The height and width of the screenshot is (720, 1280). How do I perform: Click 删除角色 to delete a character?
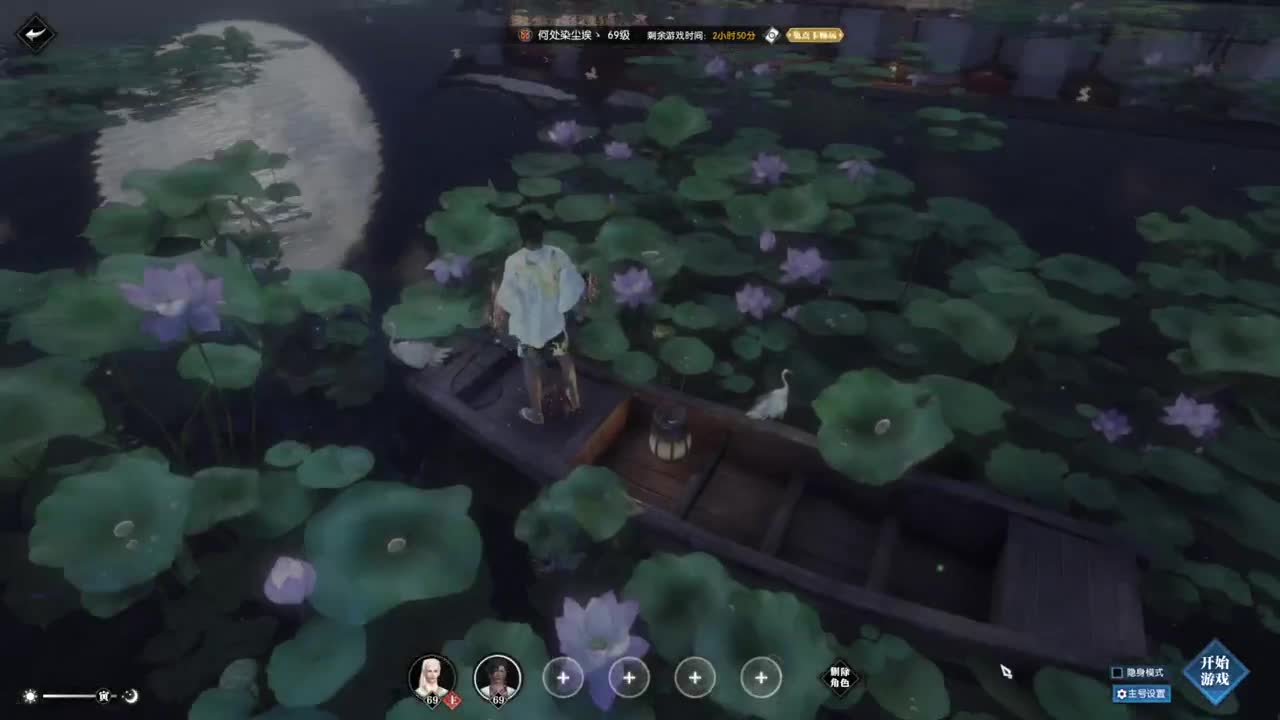[x=840, y=678]
